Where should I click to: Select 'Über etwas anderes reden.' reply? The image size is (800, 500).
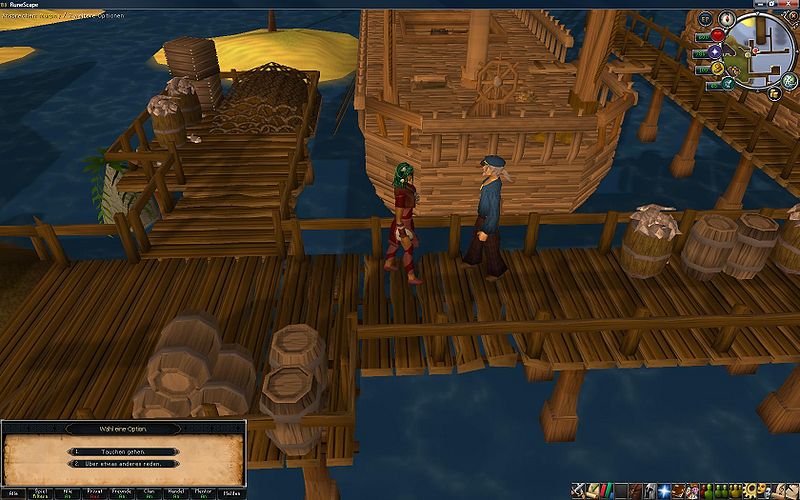[110, 464]
